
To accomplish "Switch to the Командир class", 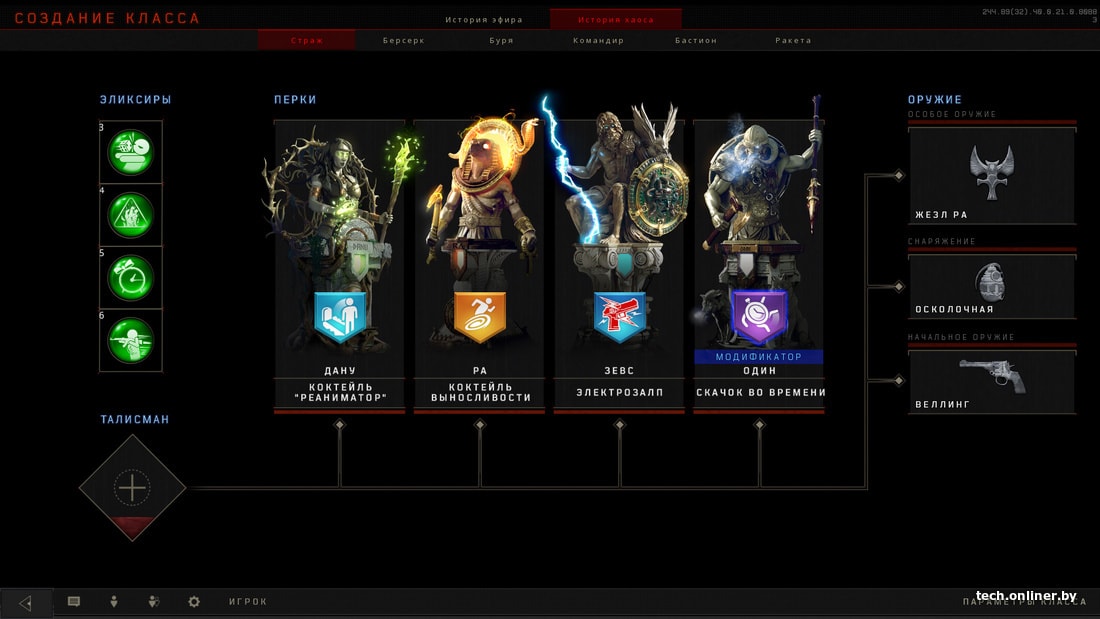I will 598,40.
